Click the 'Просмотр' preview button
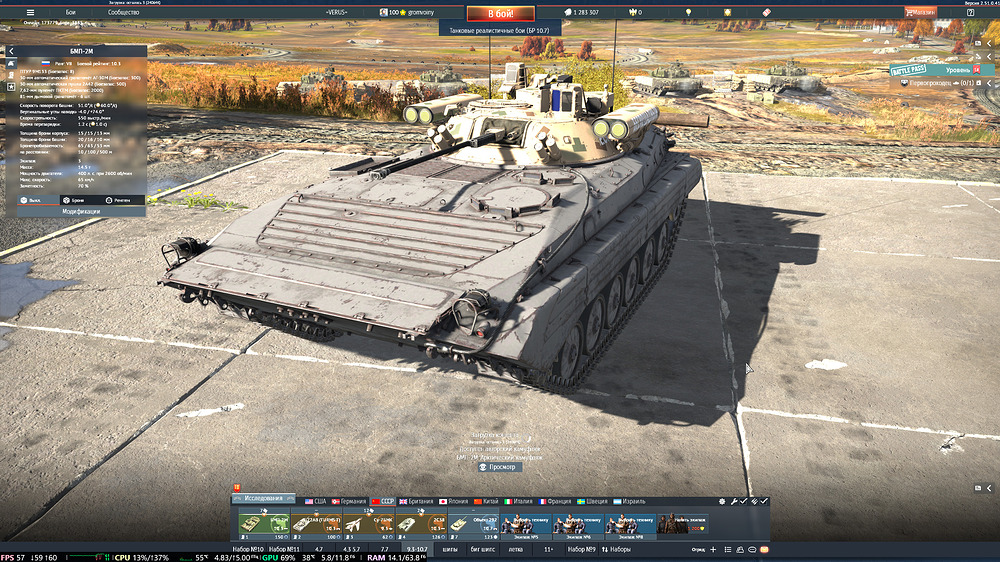This screenshot has width=1000, height=562. 498,466
